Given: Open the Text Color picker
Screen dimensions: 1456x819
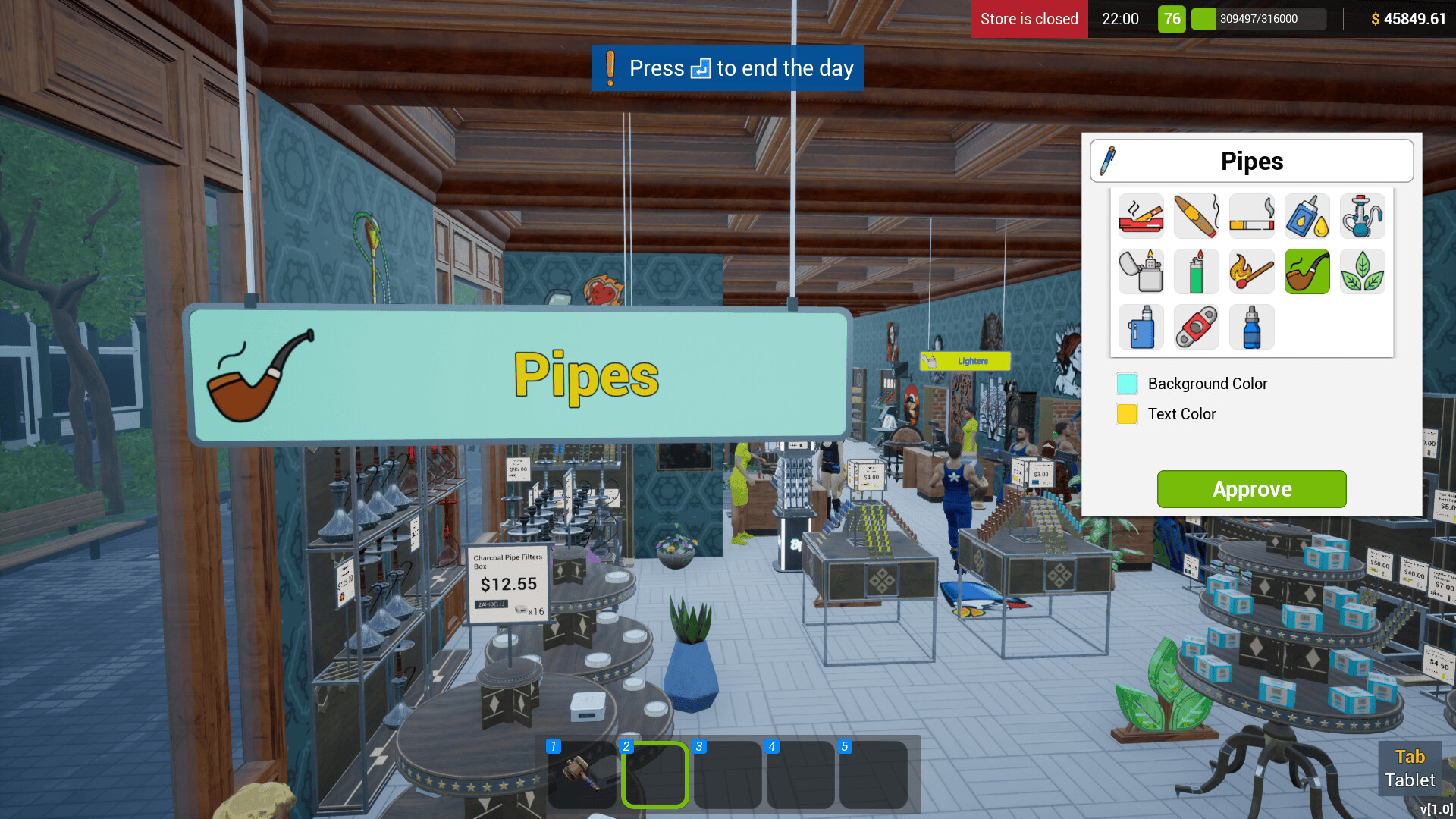Looking at the screenshot, I should pos(1127,414).
